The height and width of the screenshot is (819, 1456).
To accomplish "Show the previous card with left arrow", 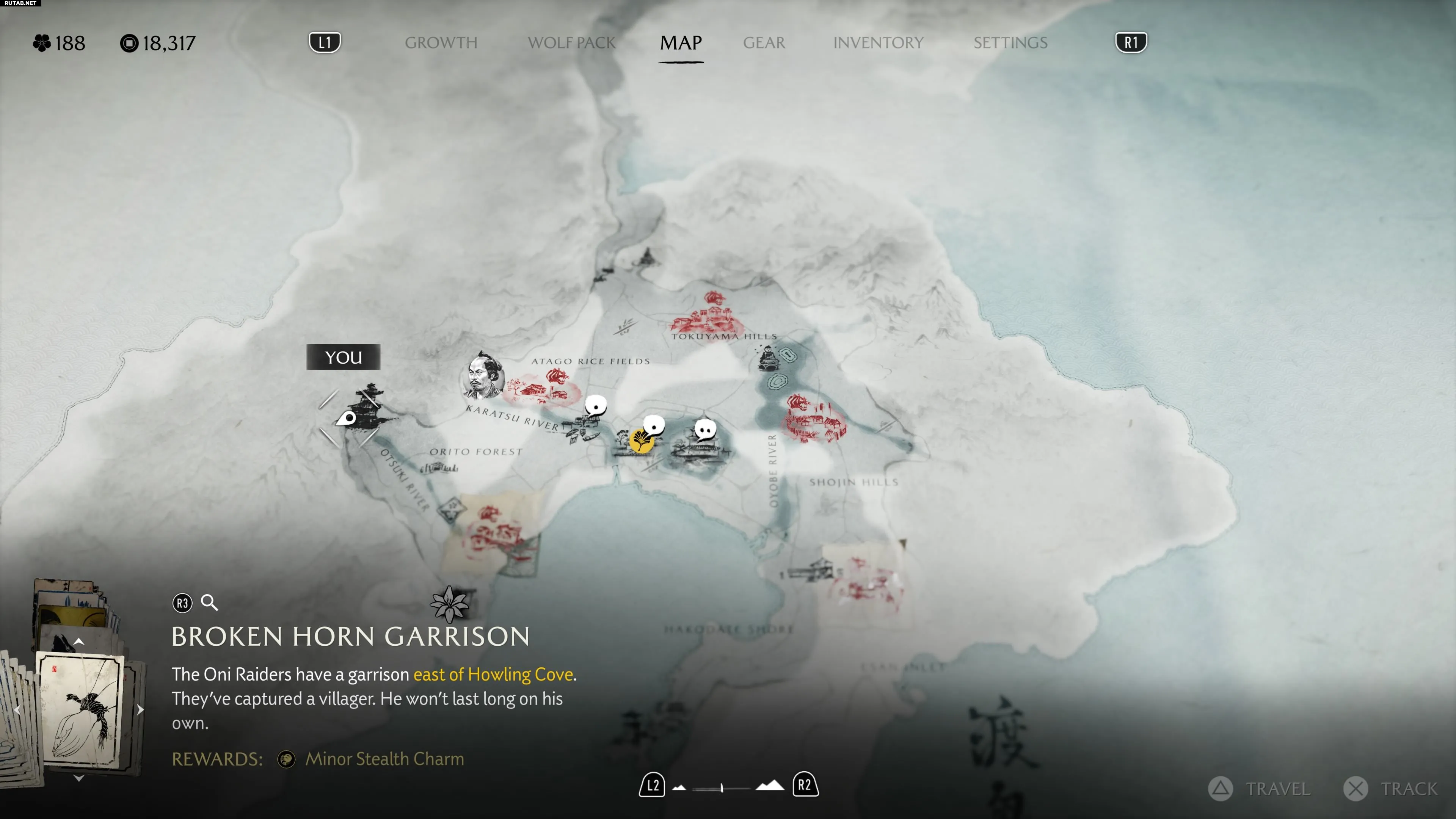I will click(x=17, y=710).
